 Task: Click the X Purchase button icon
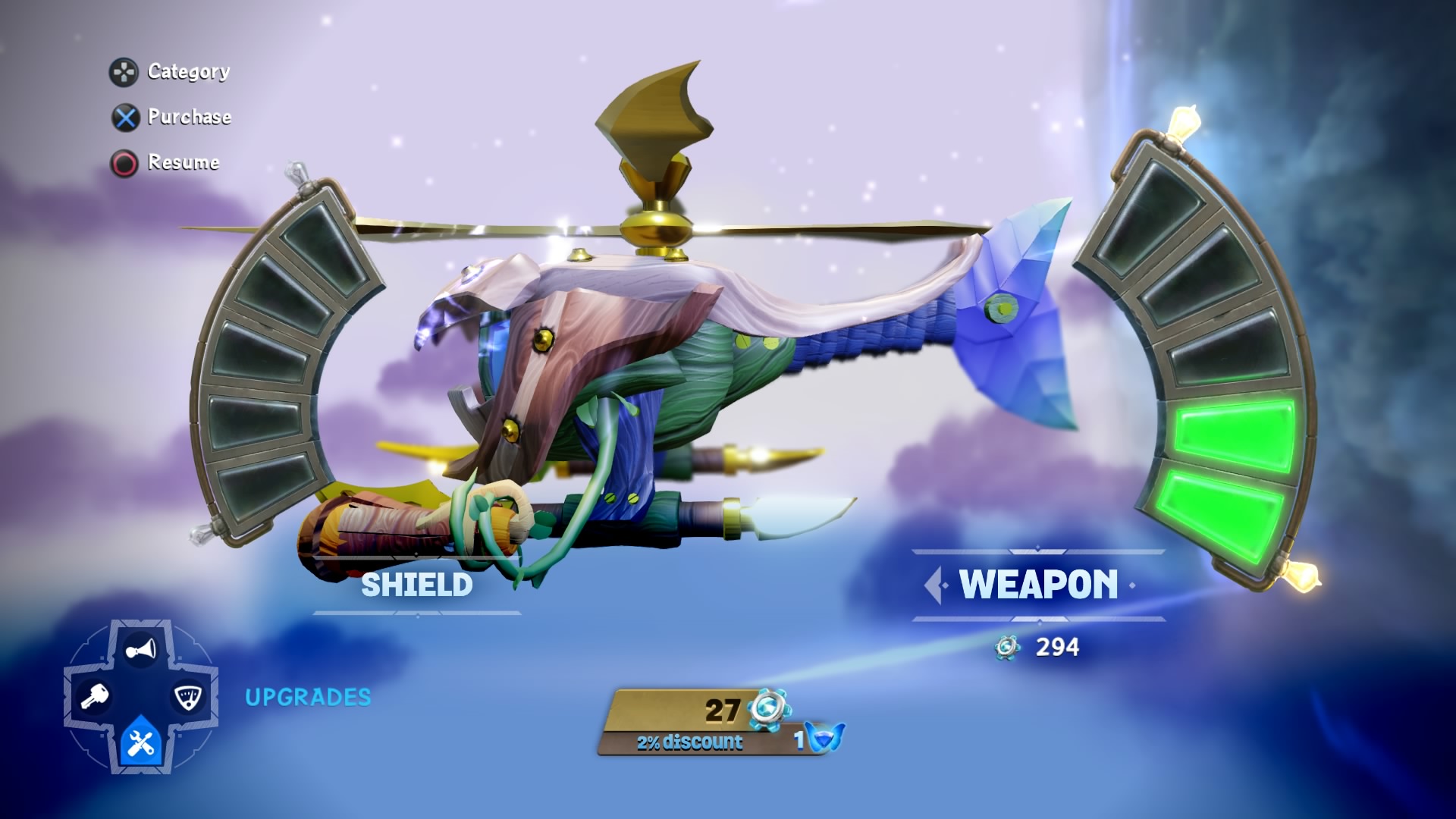tap(124, 118)
